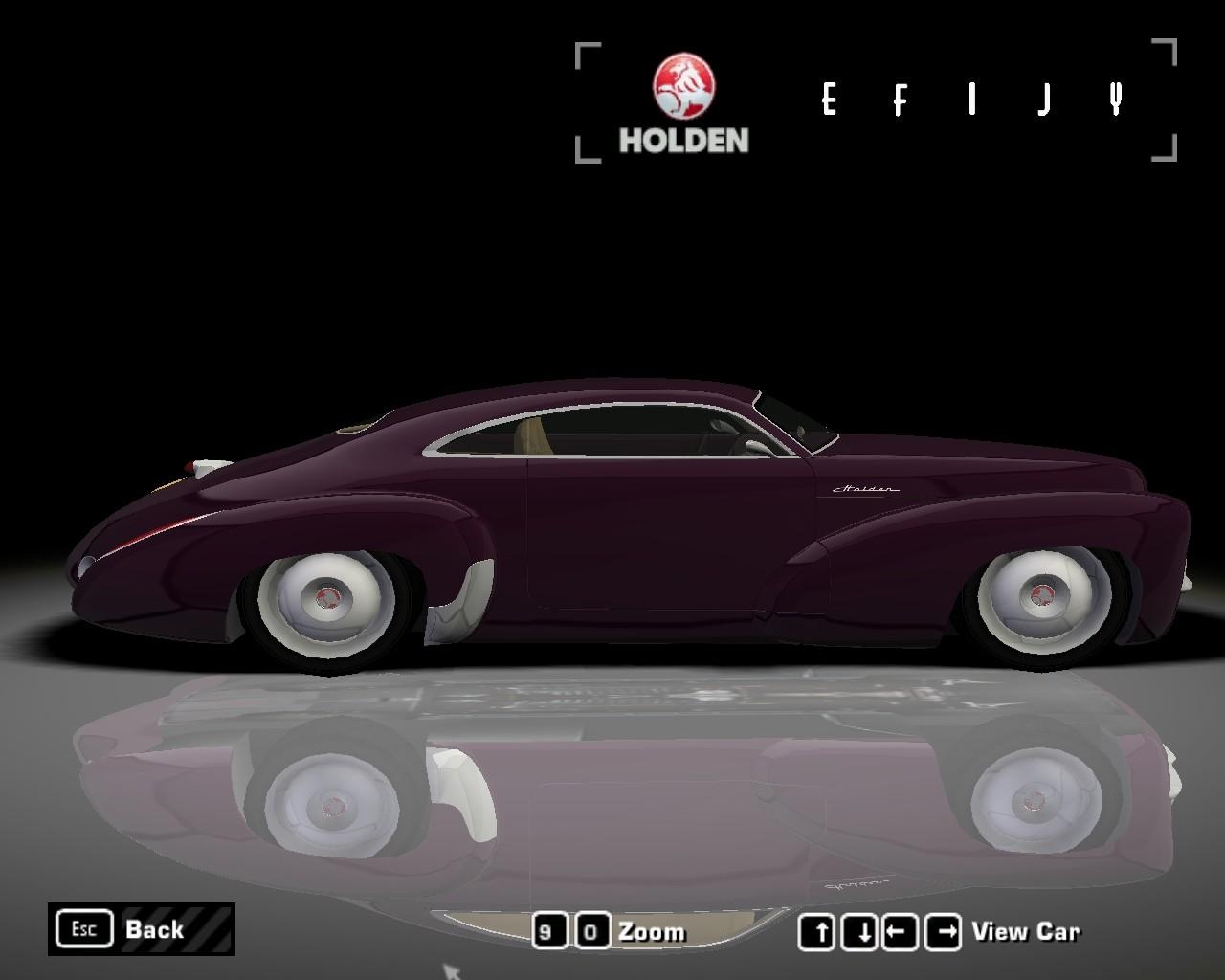1225x980 pixels.
Task: Click the 0 Zoom button
Action: (592, 931)
